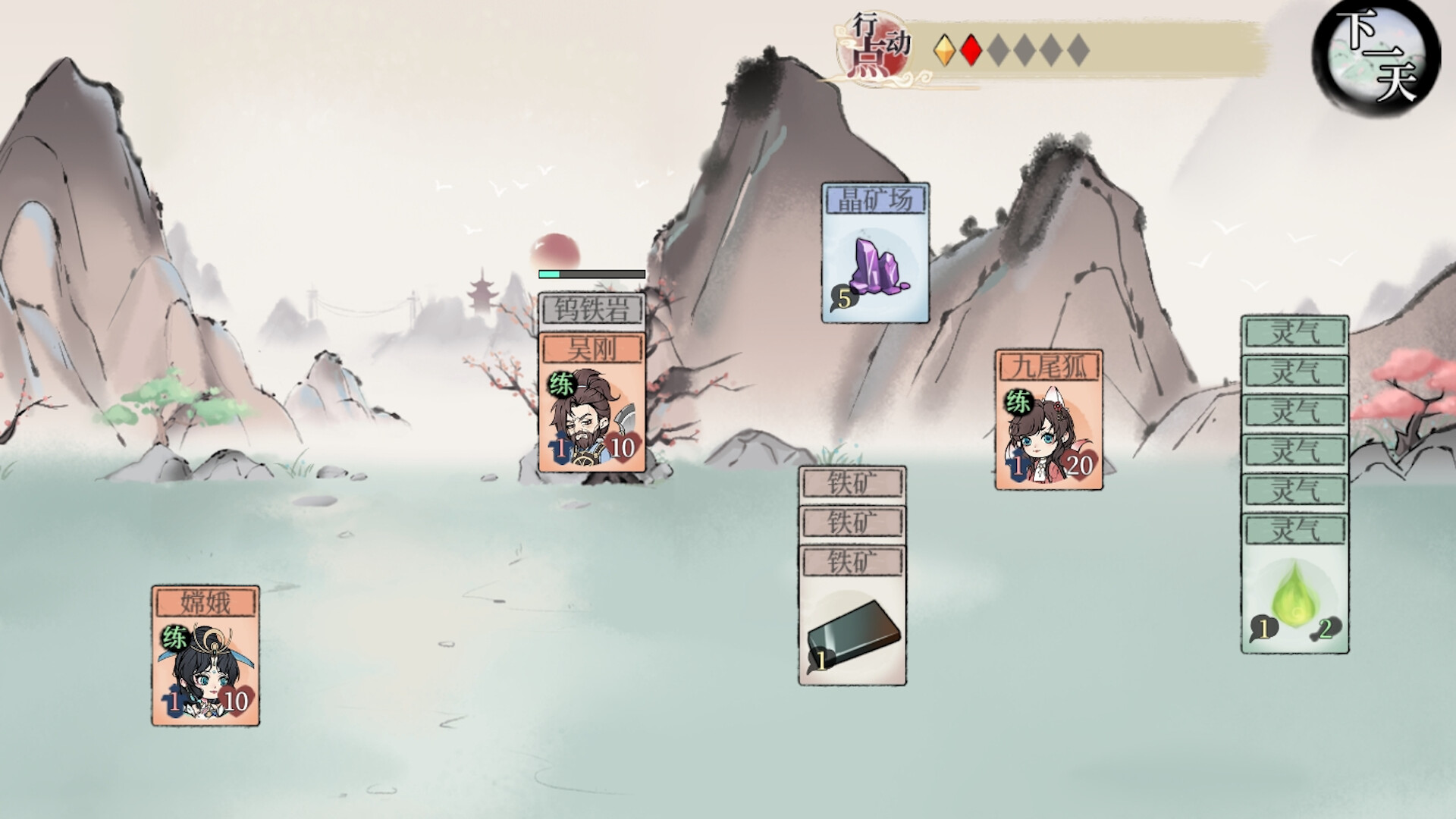Toggle the 练 training badge on 嫦娥
This screenshot has height=819, width=1456.
pyautogui.click(x=174, y=638)
